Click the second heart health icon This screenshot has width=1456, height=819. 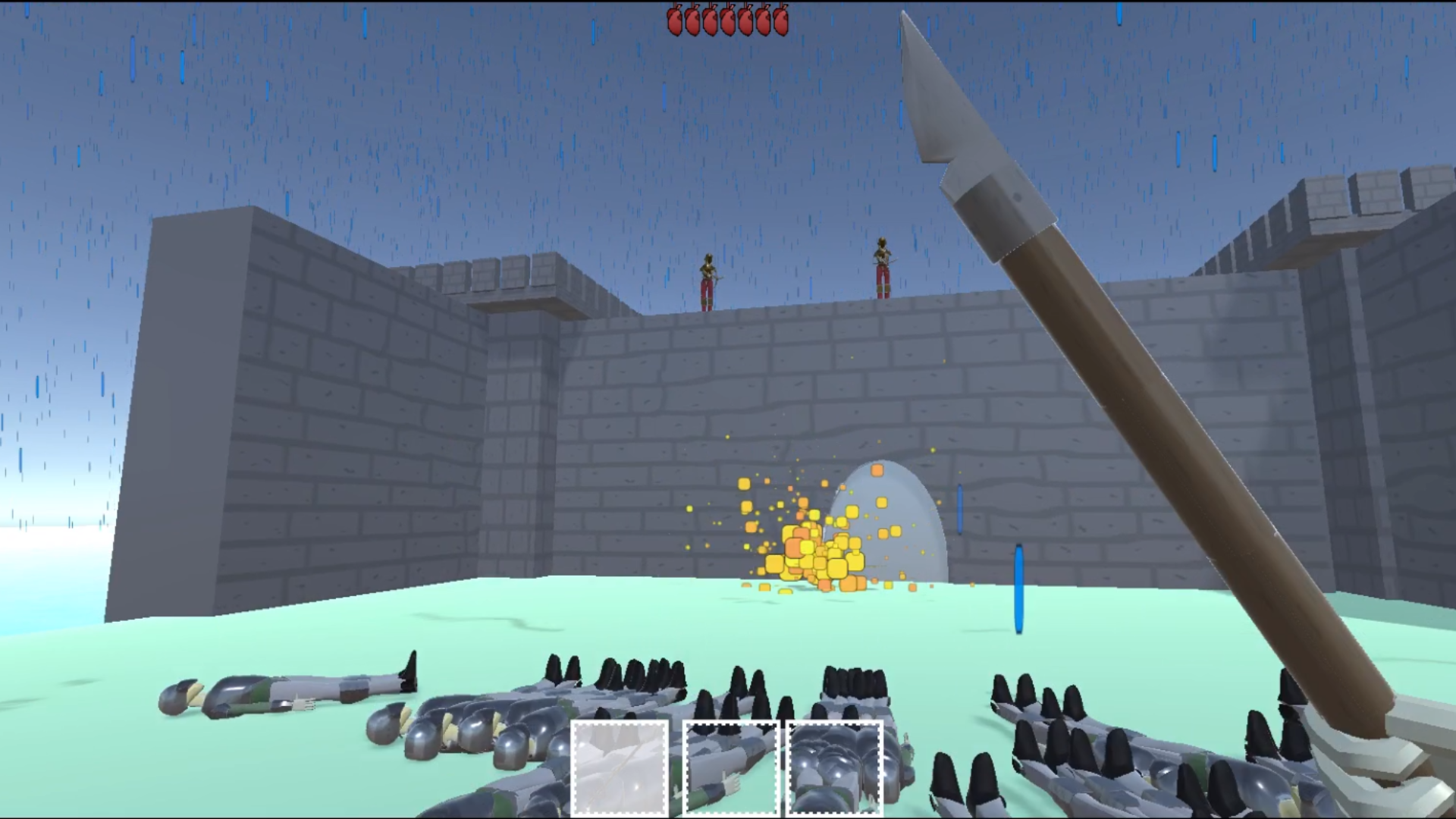[x=692, y=23]
